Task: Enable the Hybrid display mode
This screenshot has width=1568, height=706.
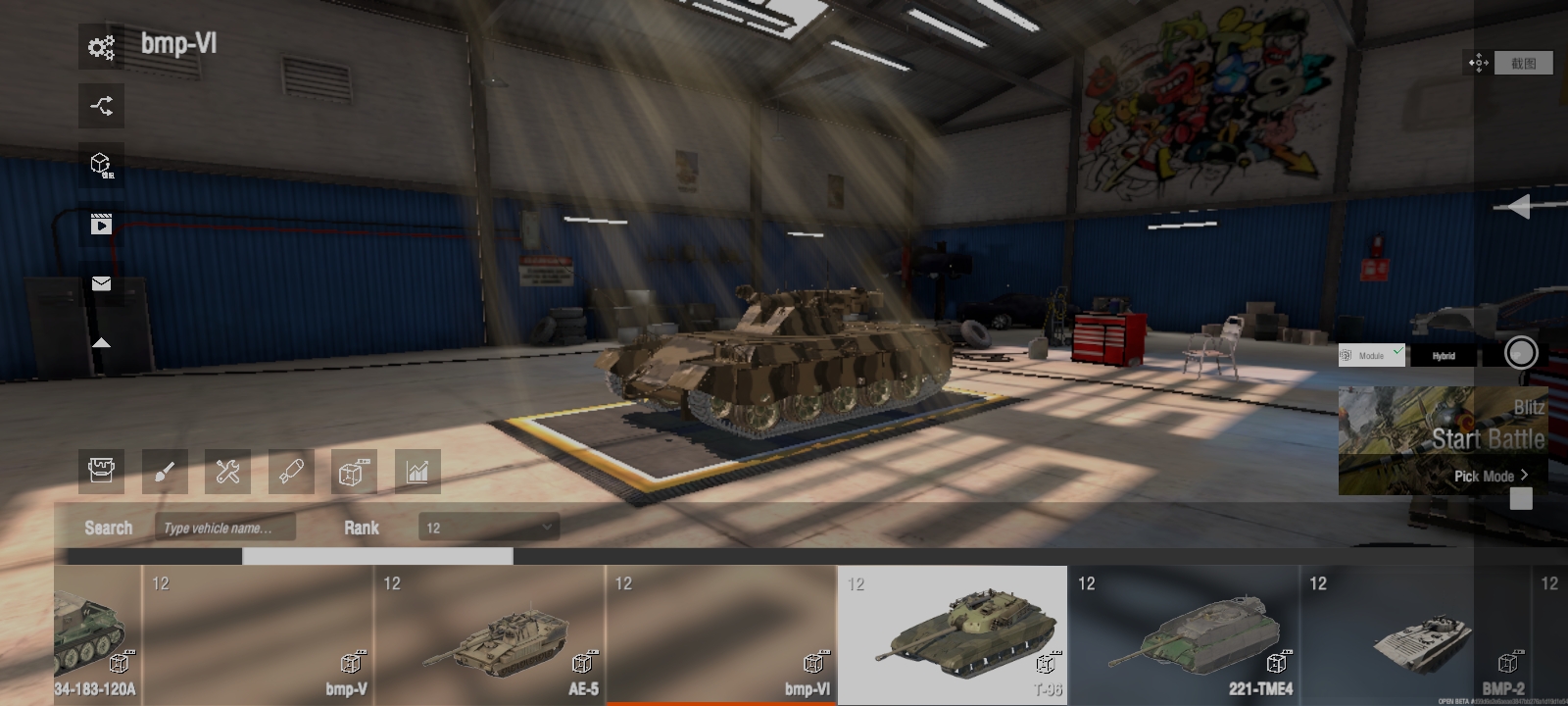Action: click(1443, 355)
